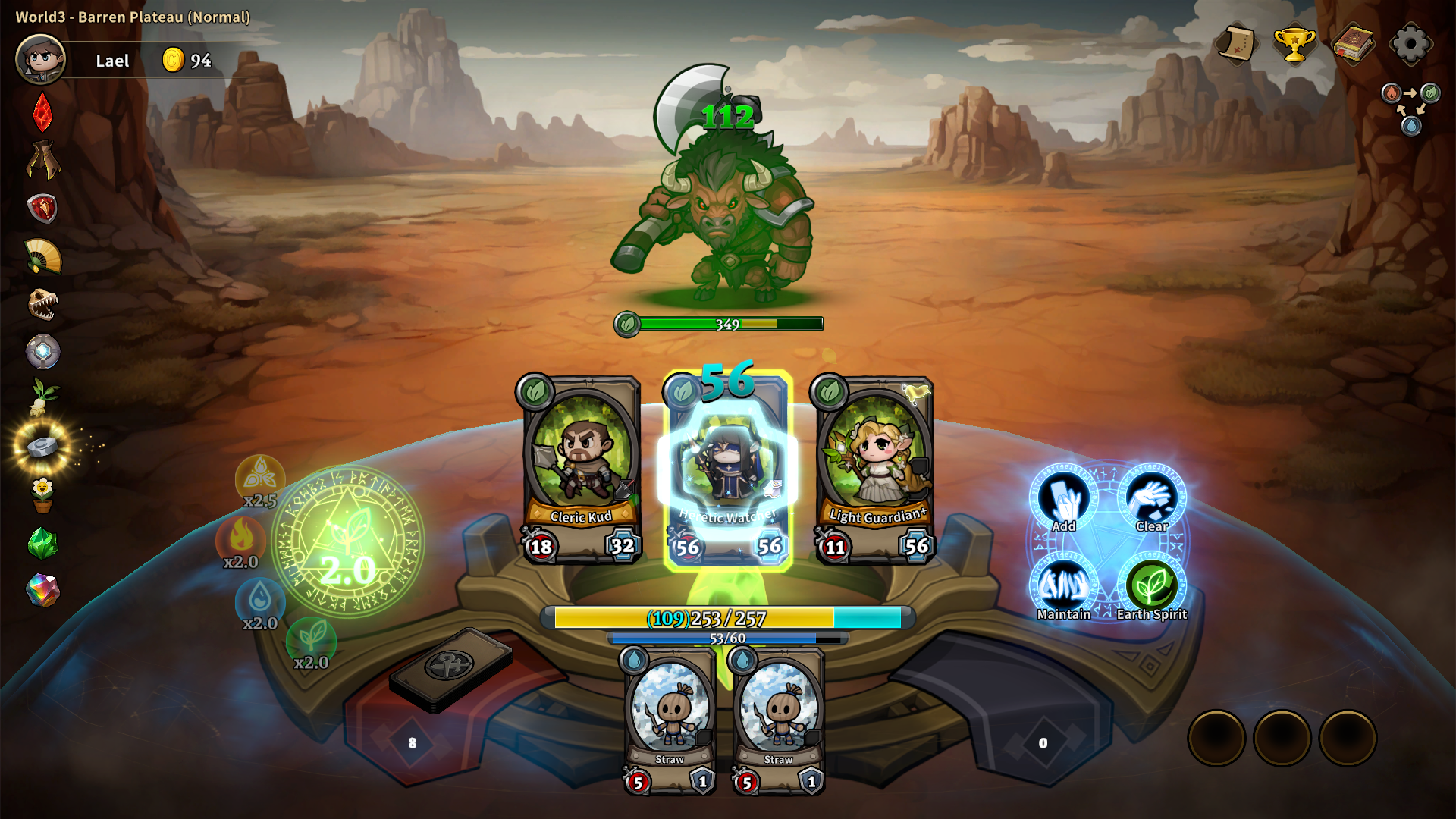Use the Maintain skill
This screenshot has width=1456, height=819.
tap(1064, 587)
